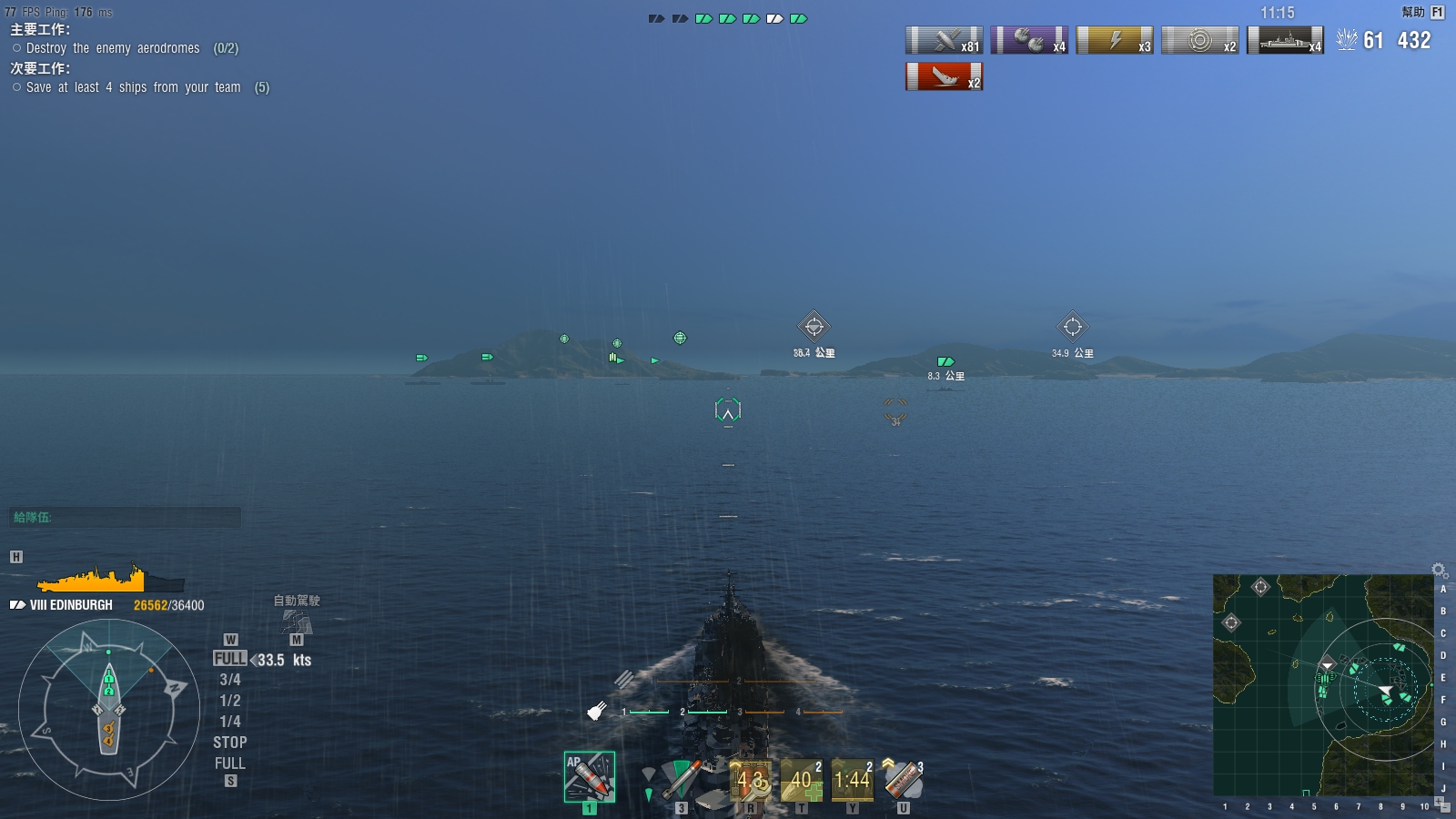Use the green cross repair consumable

pyautogui.click(x=801, y=780)
